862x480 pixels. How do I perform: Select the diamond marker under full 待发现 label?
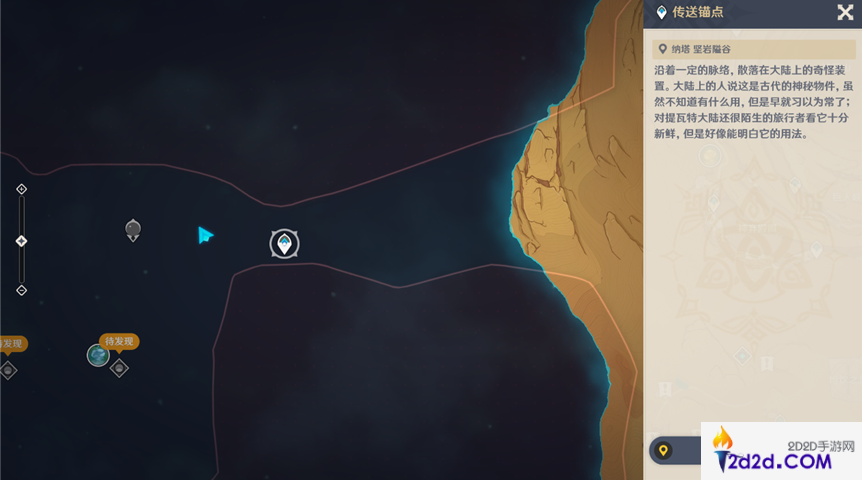click(120, 368)
